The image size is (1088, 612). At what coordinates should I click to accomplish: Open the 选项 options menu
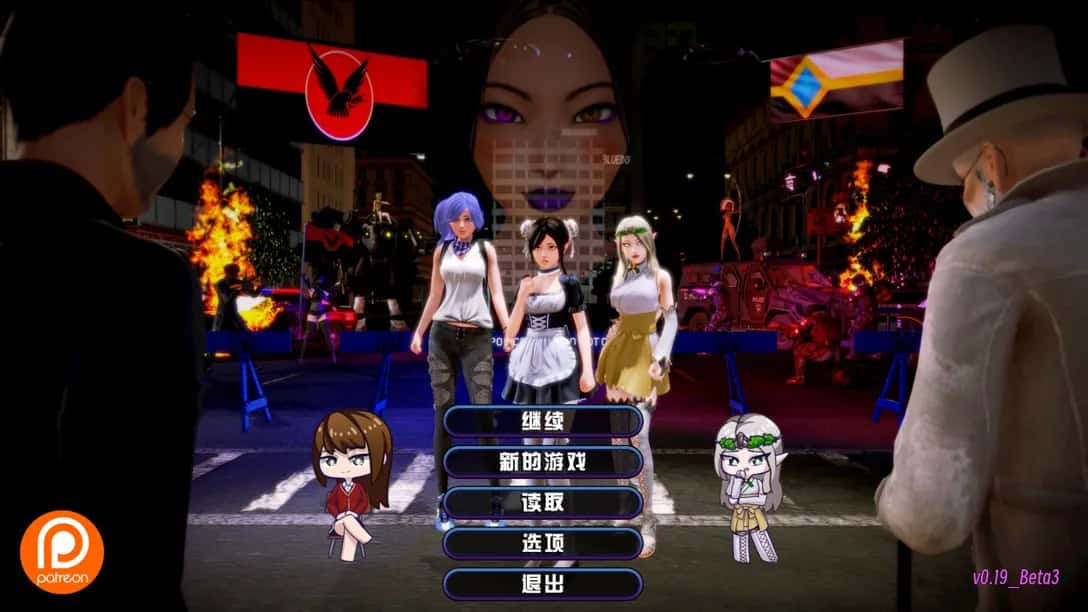(x=543, y=543)
